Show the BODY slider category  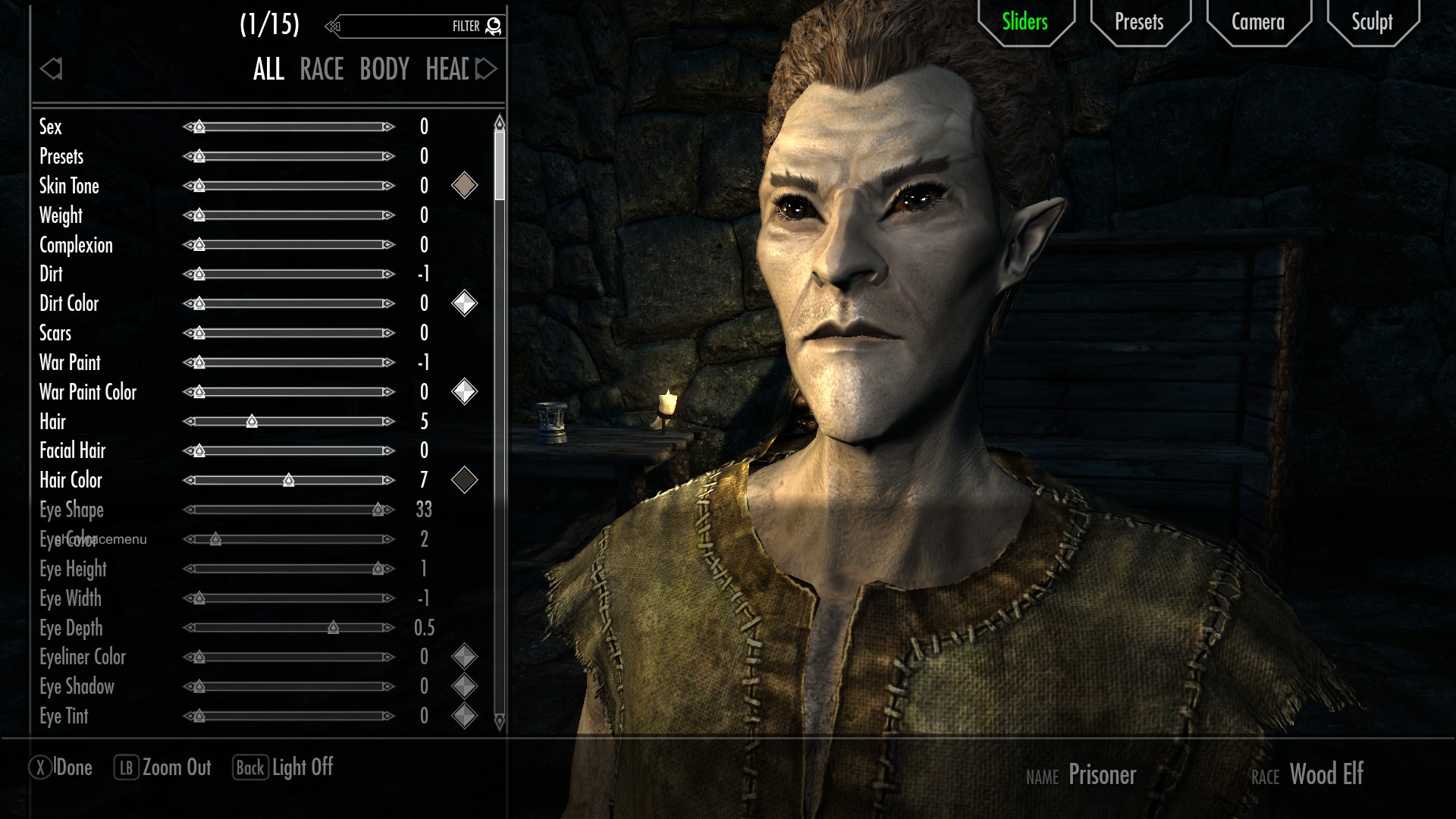[384, 70]
